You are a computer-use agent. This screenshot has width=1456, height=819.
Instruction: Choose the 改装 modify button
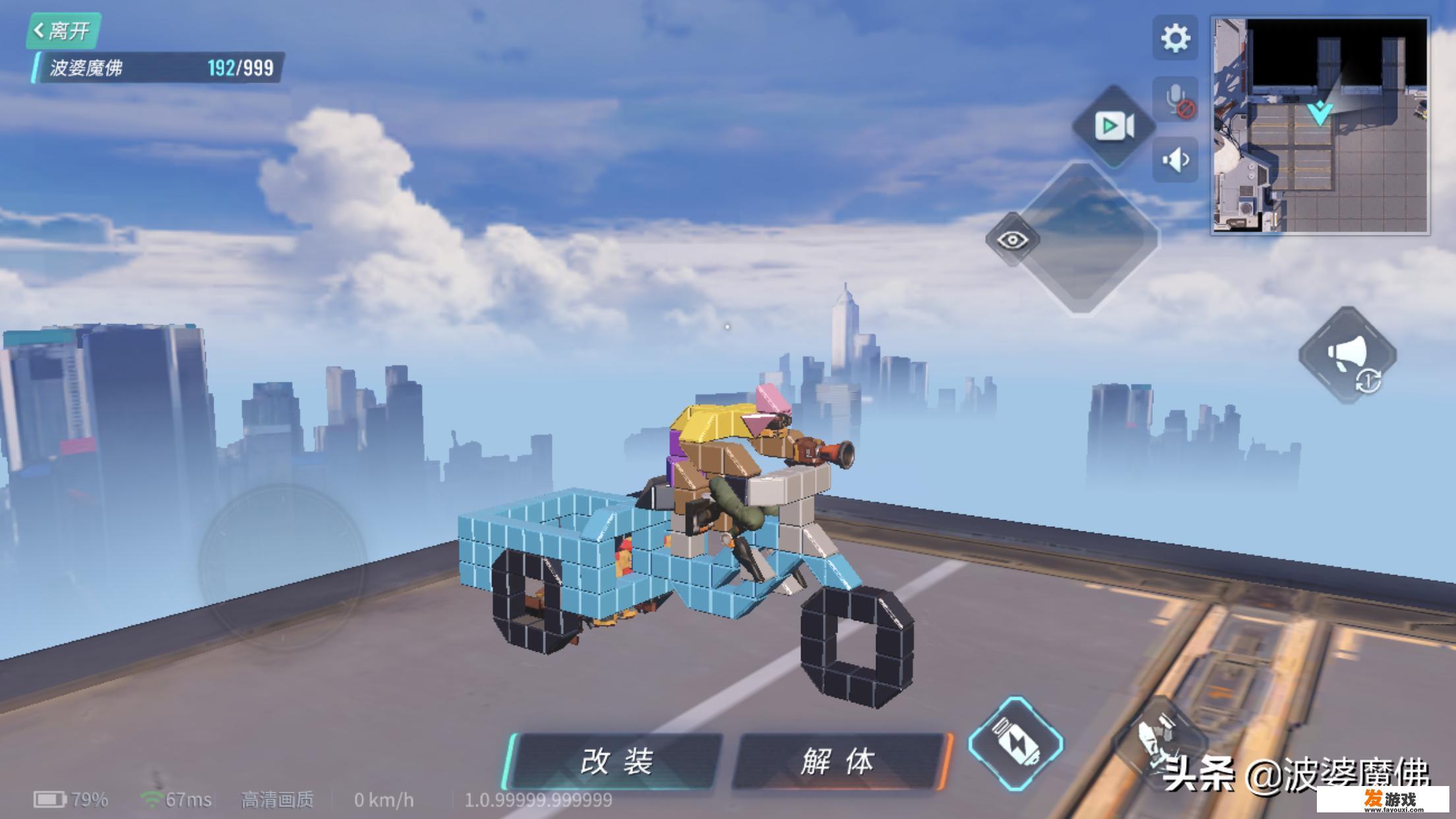616,762
